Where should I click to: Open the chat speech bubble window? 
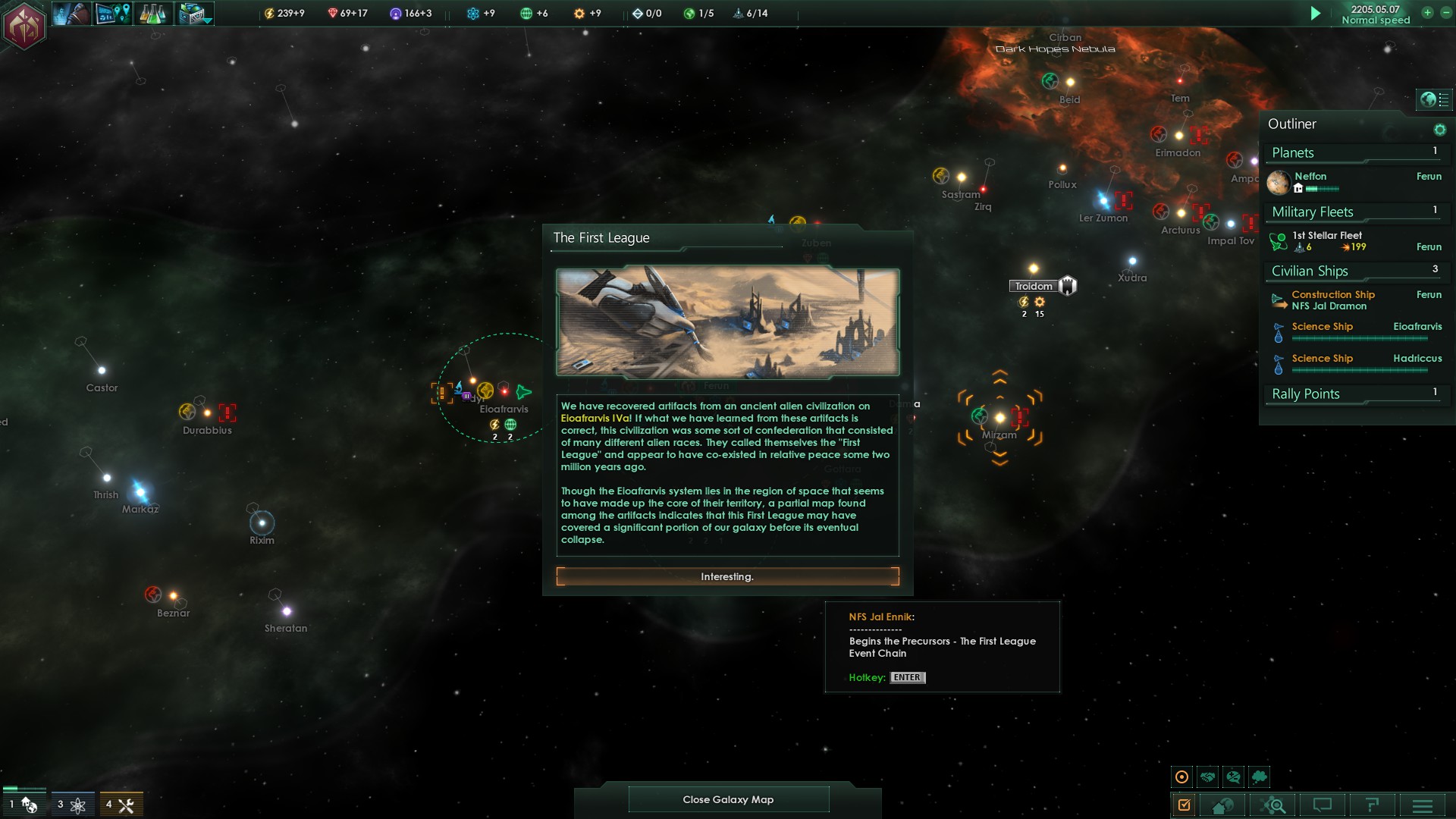(x=1322, y=805)
